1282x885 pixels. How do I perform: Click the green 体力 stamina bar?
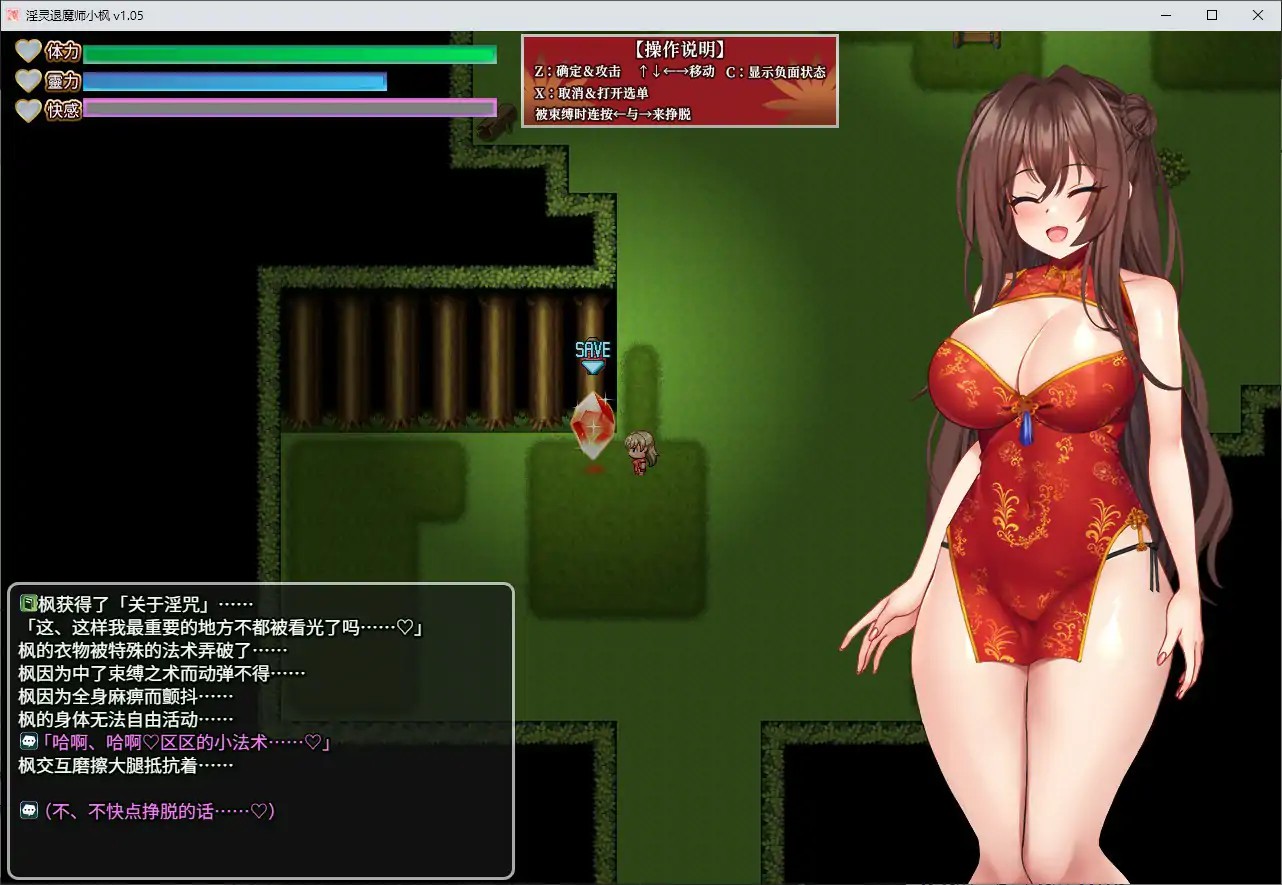click(x=290, y=55)
